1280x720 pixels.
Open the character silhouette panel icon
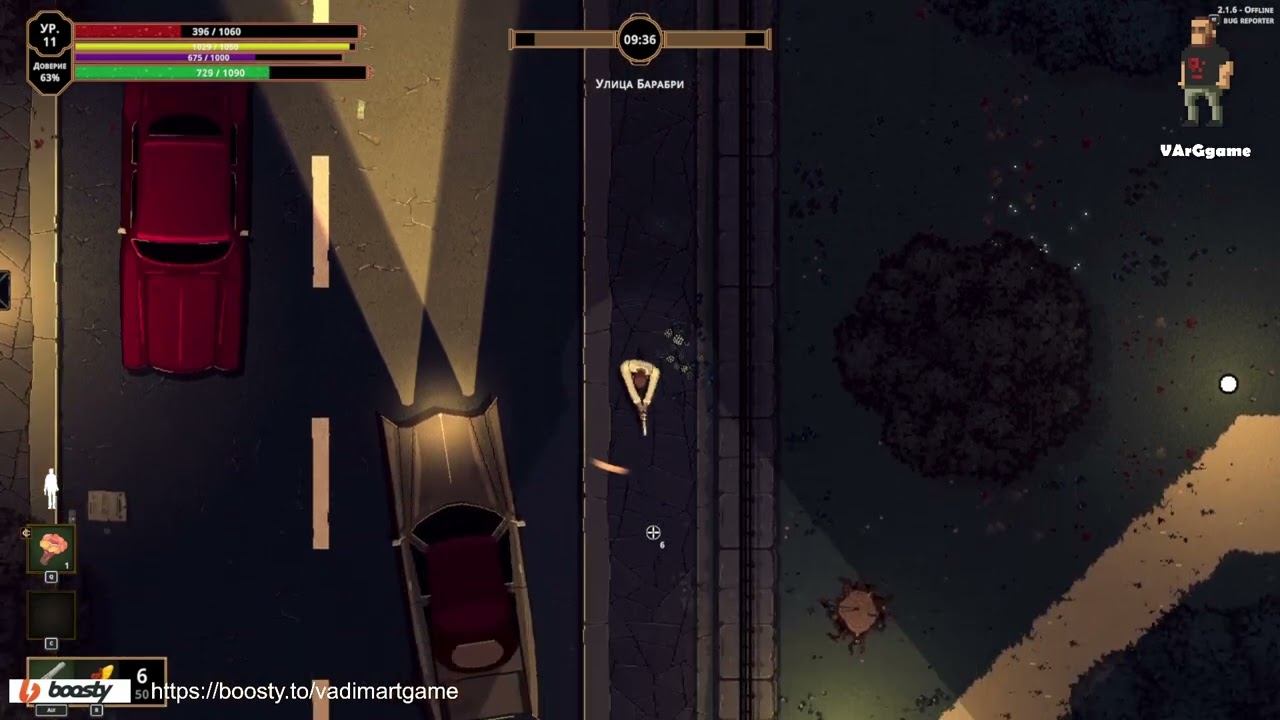pos(50,487)
